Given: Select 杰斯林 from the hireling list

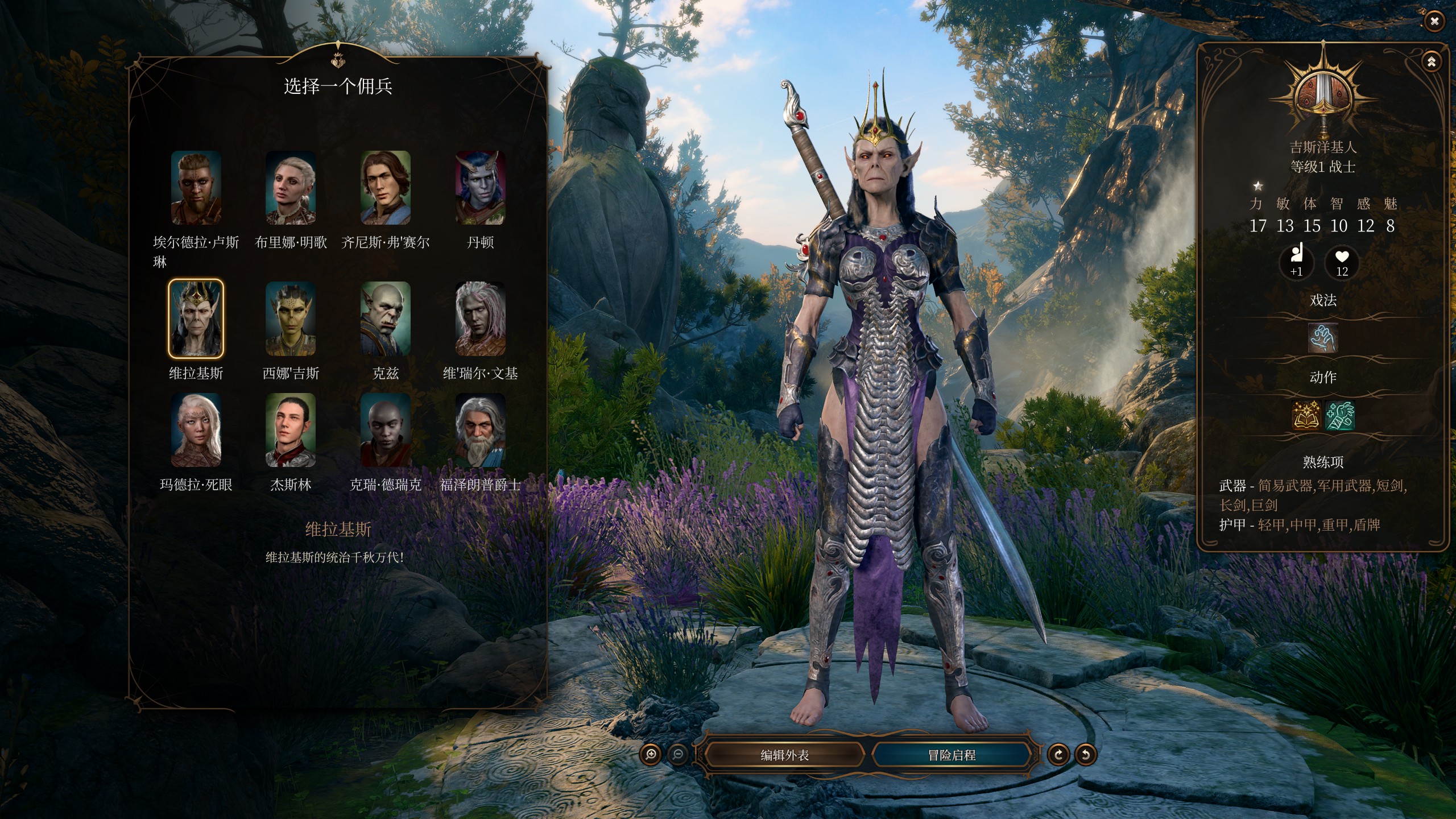Looking at the screenshot, I should pos(291,432).
